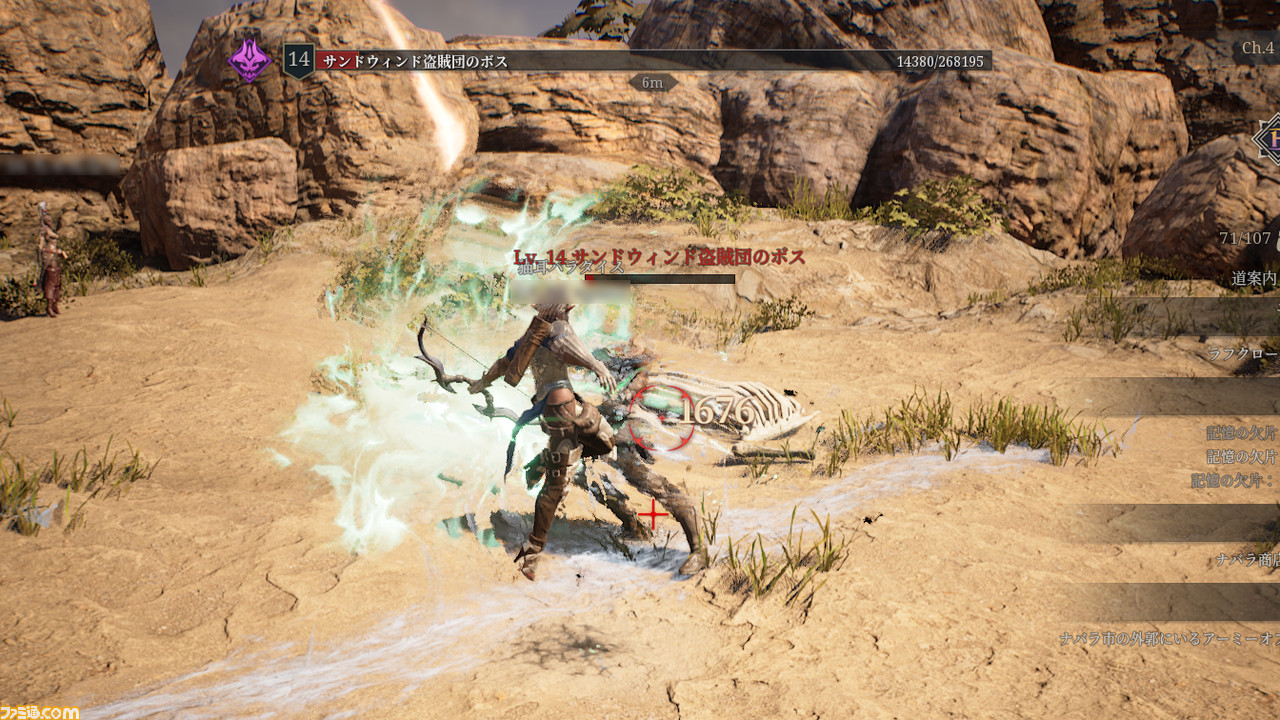Select the 道案内 quest tracker entry
The height and width of the screenshot is (720, 1280).
1254,279
